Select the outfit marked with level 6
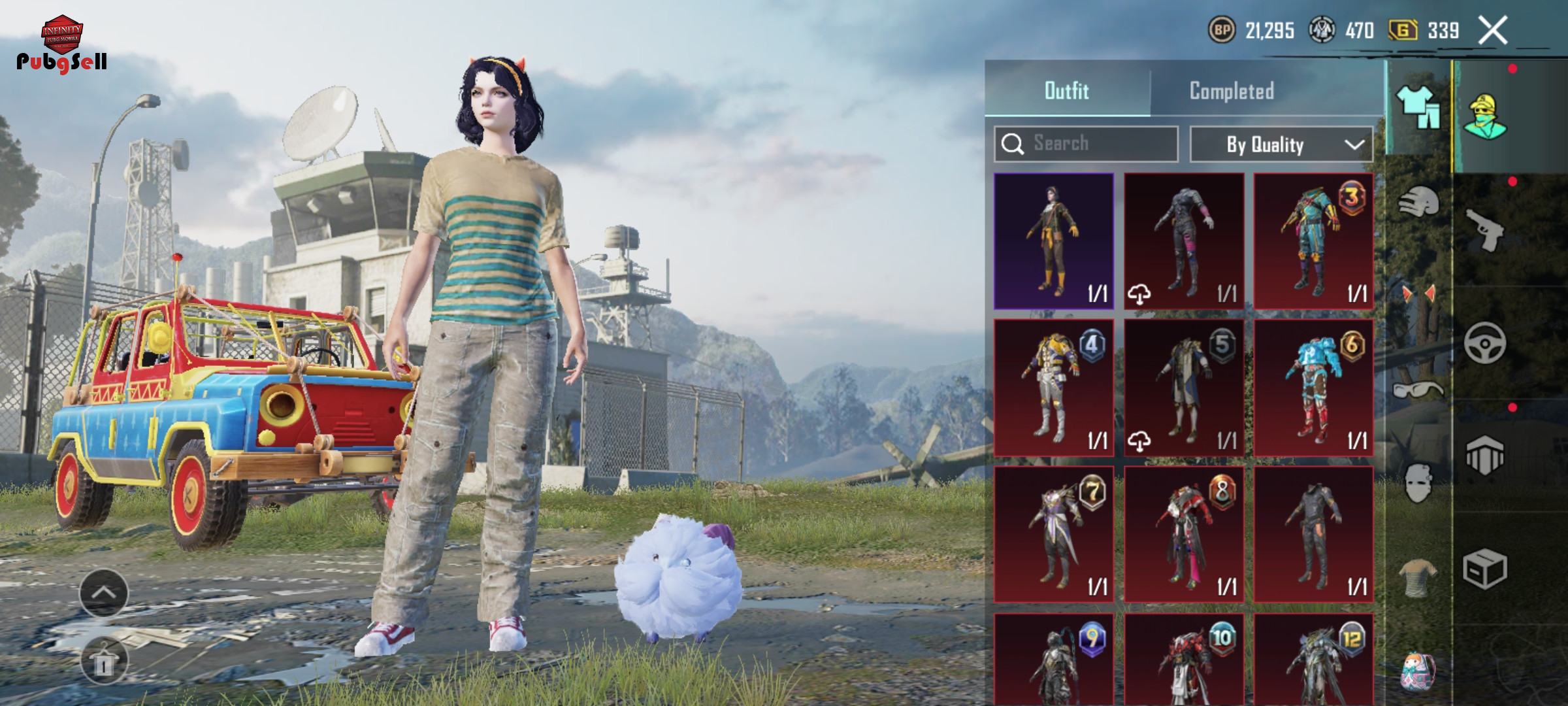Screen dimensions: 1568x706 [x=1313, y=388]
